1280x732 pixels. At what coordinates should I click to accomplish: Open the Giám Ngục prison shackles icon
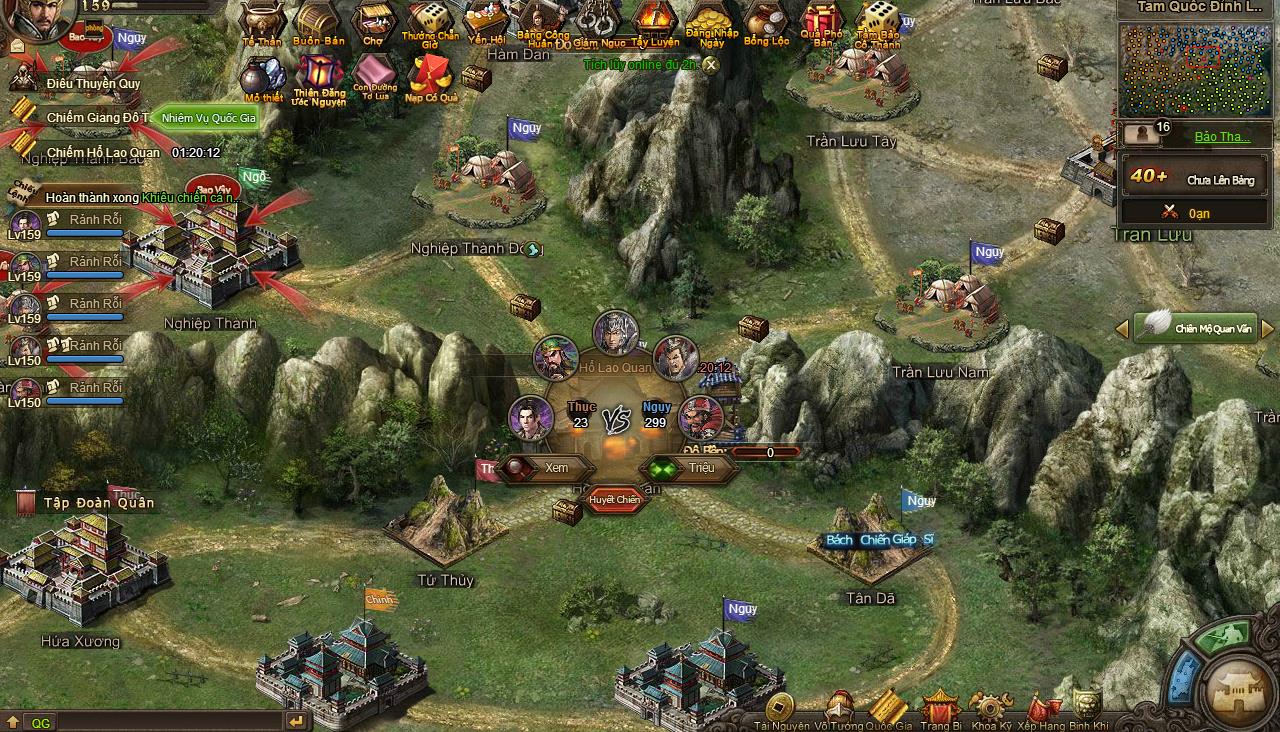(x=600, y=22)
